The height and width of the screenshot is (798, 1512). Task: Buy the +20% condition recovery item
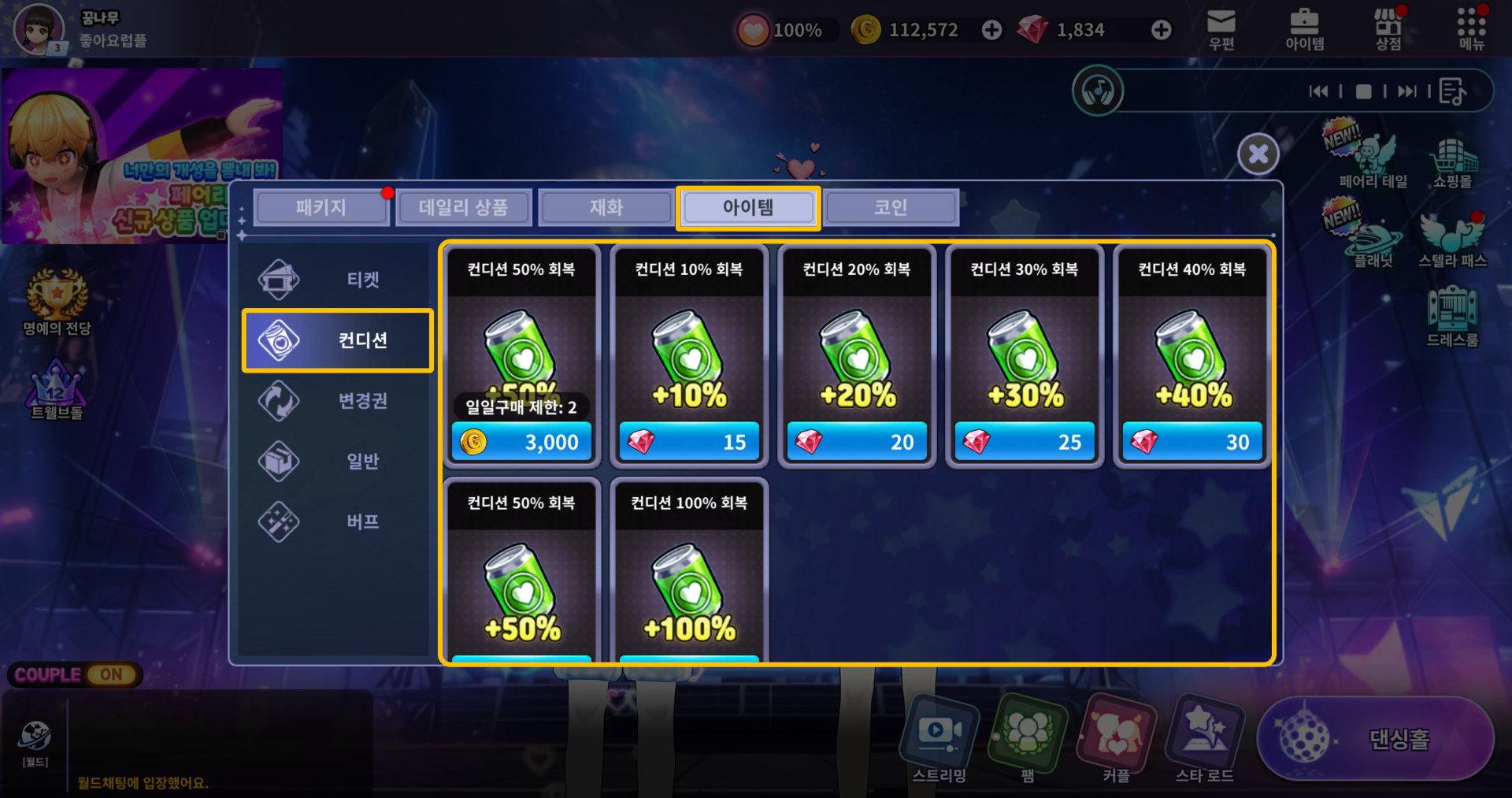[x=857, y=442]
